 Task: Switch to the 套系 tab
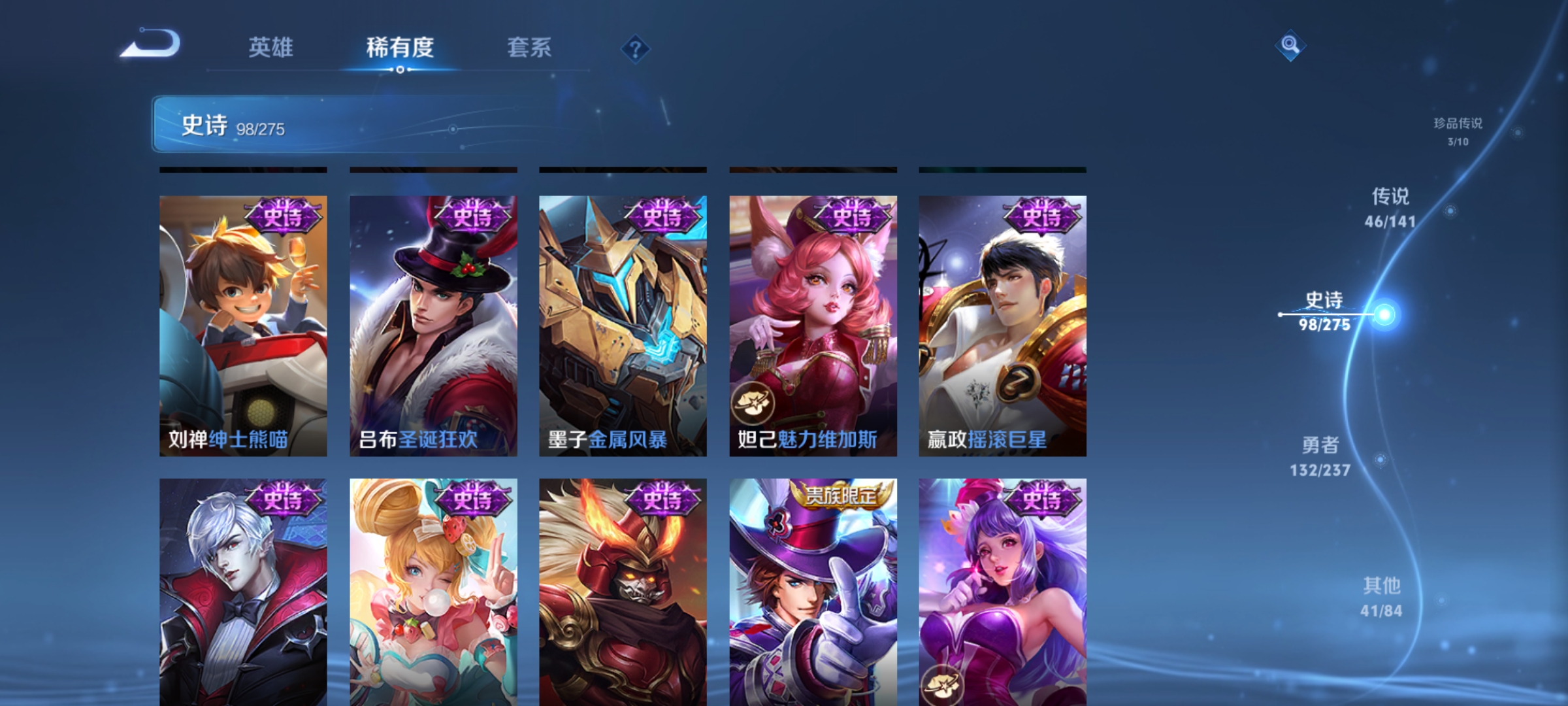pyautogui.click(x=529, y=48)
